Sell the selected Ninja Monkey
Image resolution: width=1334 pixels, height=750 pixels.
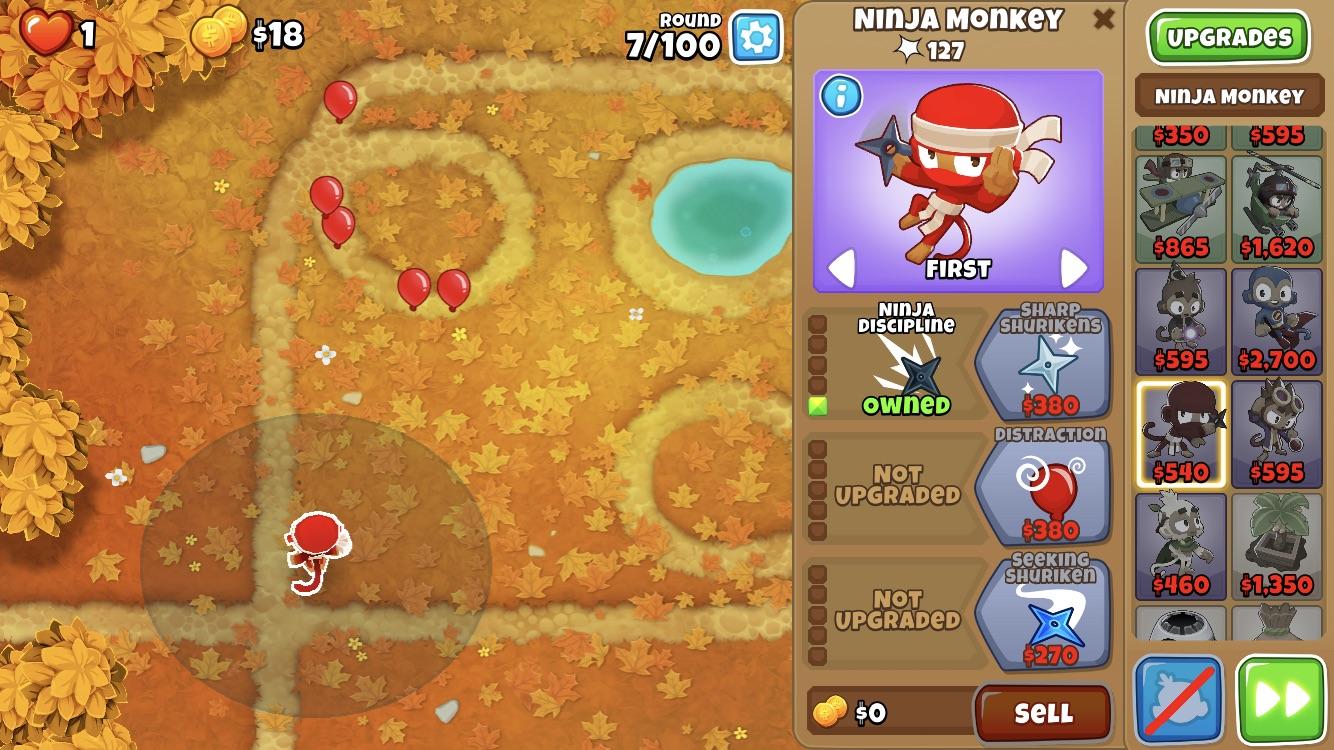point(1044,713)
